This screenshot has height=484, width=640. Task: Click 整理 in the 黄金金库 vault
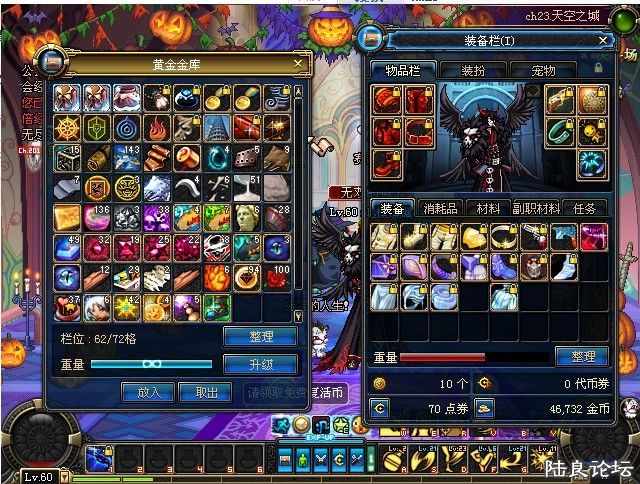click(259, 337)
